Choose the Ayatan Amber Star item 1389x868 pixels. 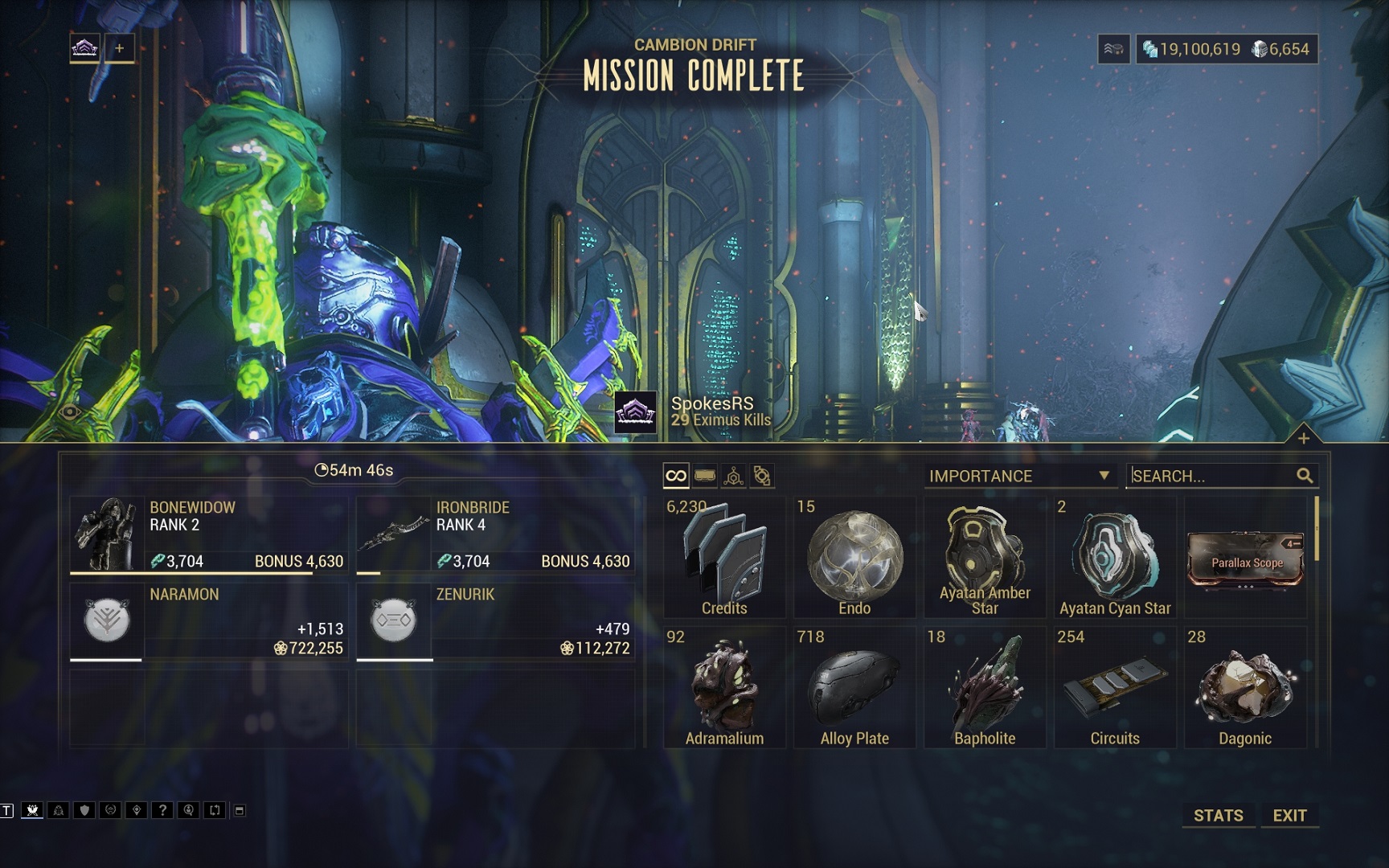tap(985, 557)
